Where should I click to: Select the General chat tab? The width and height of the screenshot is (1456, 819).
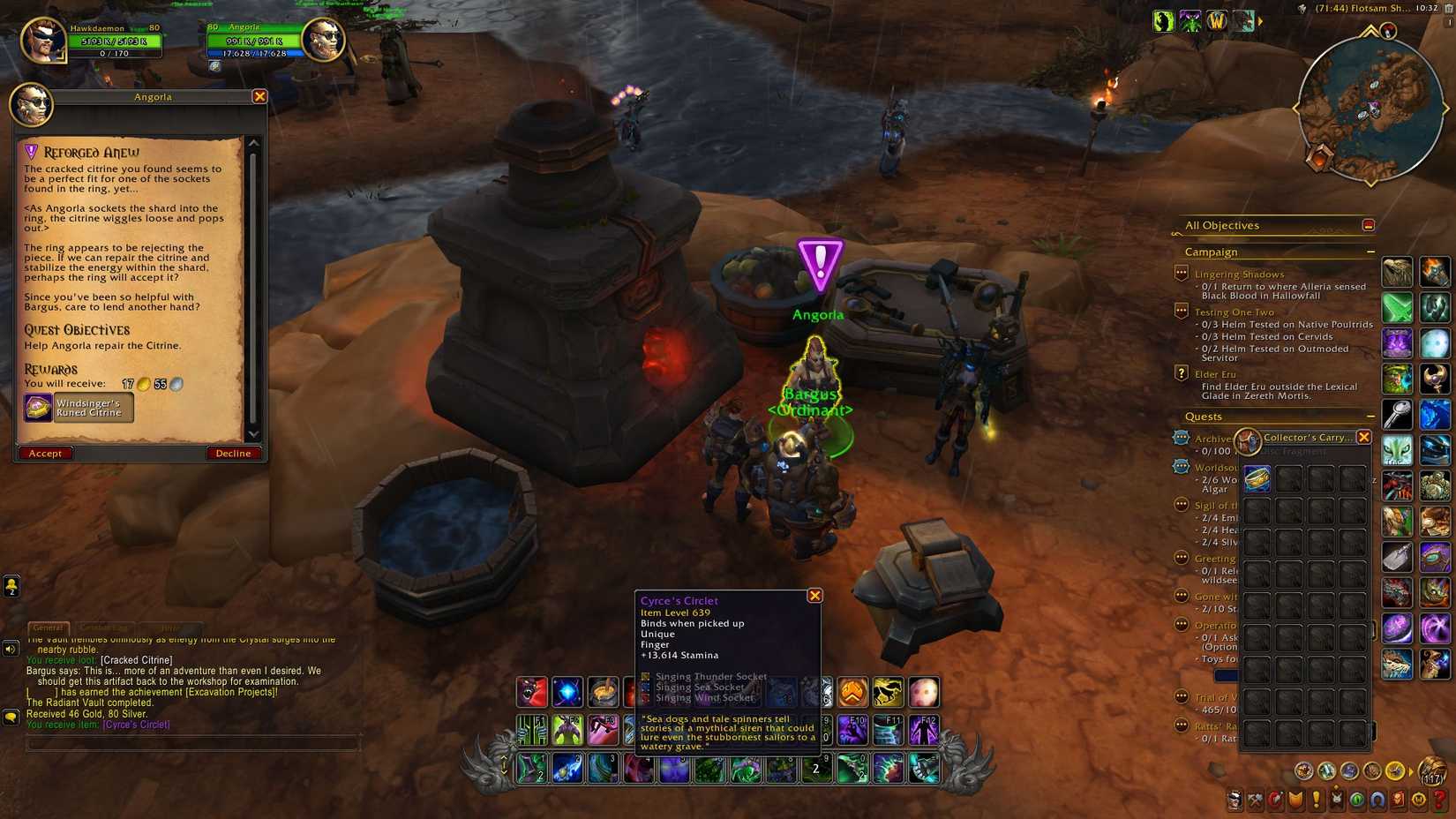pos(49,627)
